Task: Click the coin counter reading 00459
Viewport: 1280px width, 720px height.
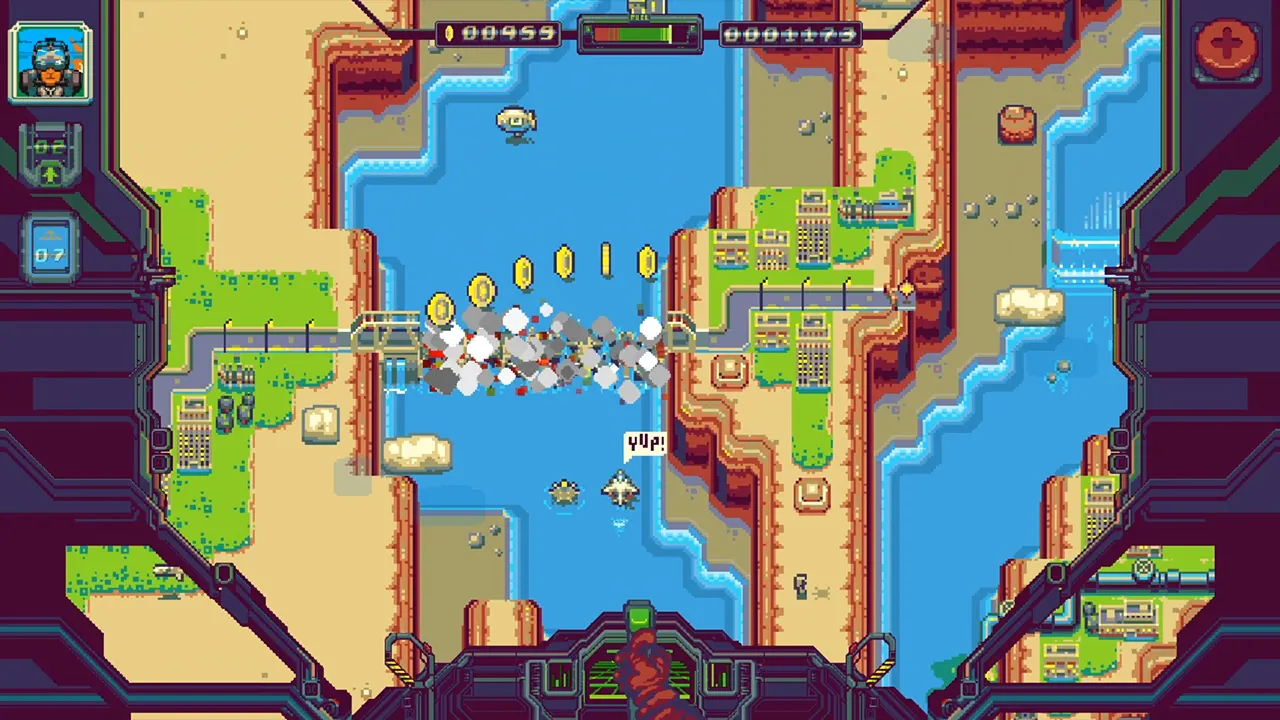Action: 510,33
